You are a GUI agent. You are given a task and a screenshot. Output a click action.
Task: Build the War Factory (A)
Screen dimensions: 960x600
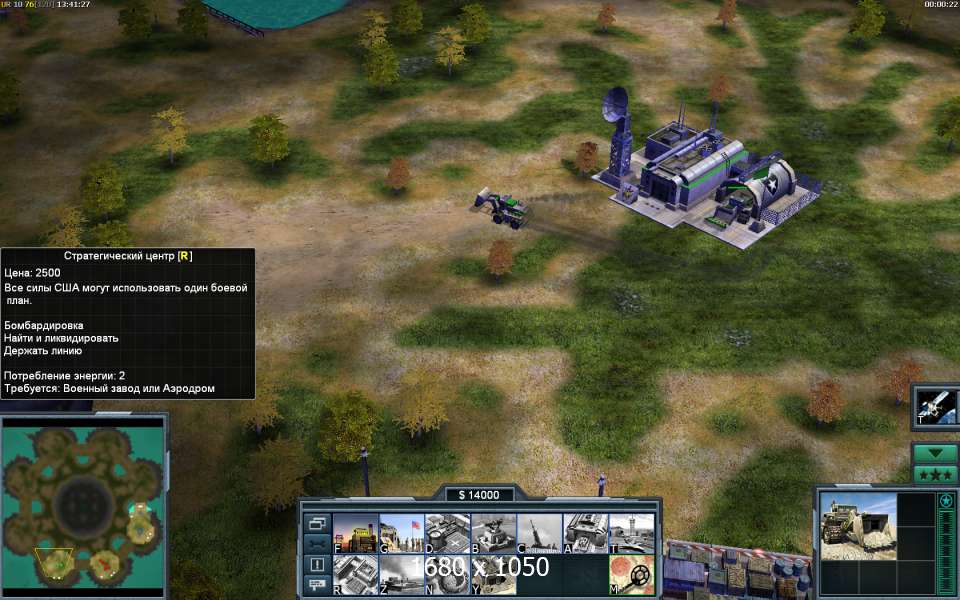point(585,533)
